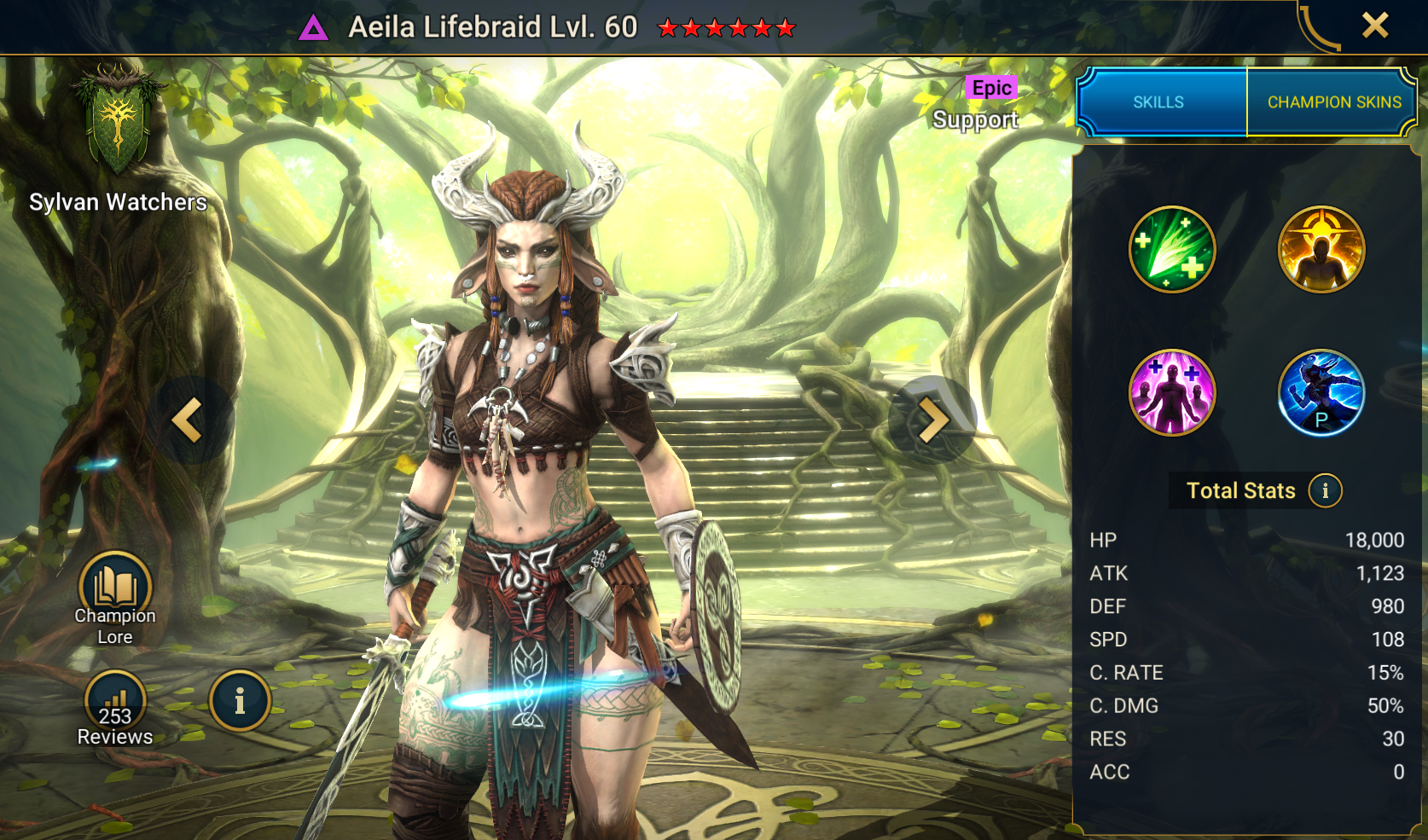Click the purple Void affinity triangle icon

tap(313, 30)
